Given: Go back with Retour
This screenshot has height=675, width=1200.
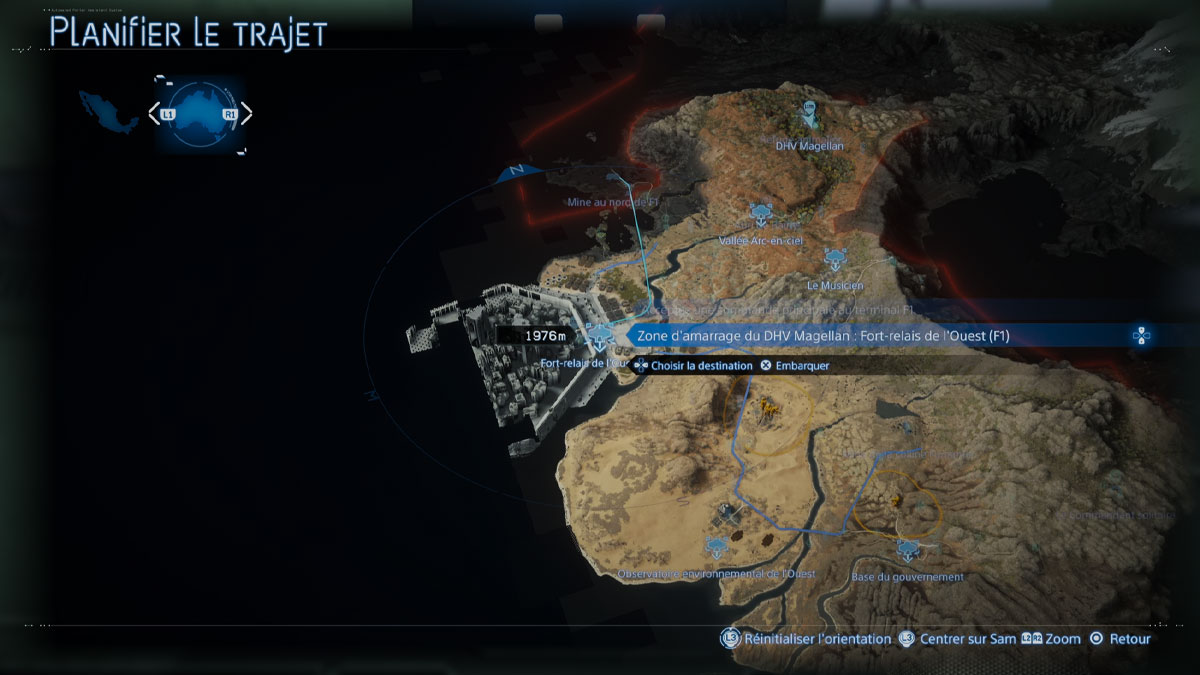Looking at the screenshot, I should [x=1122, y=639].
